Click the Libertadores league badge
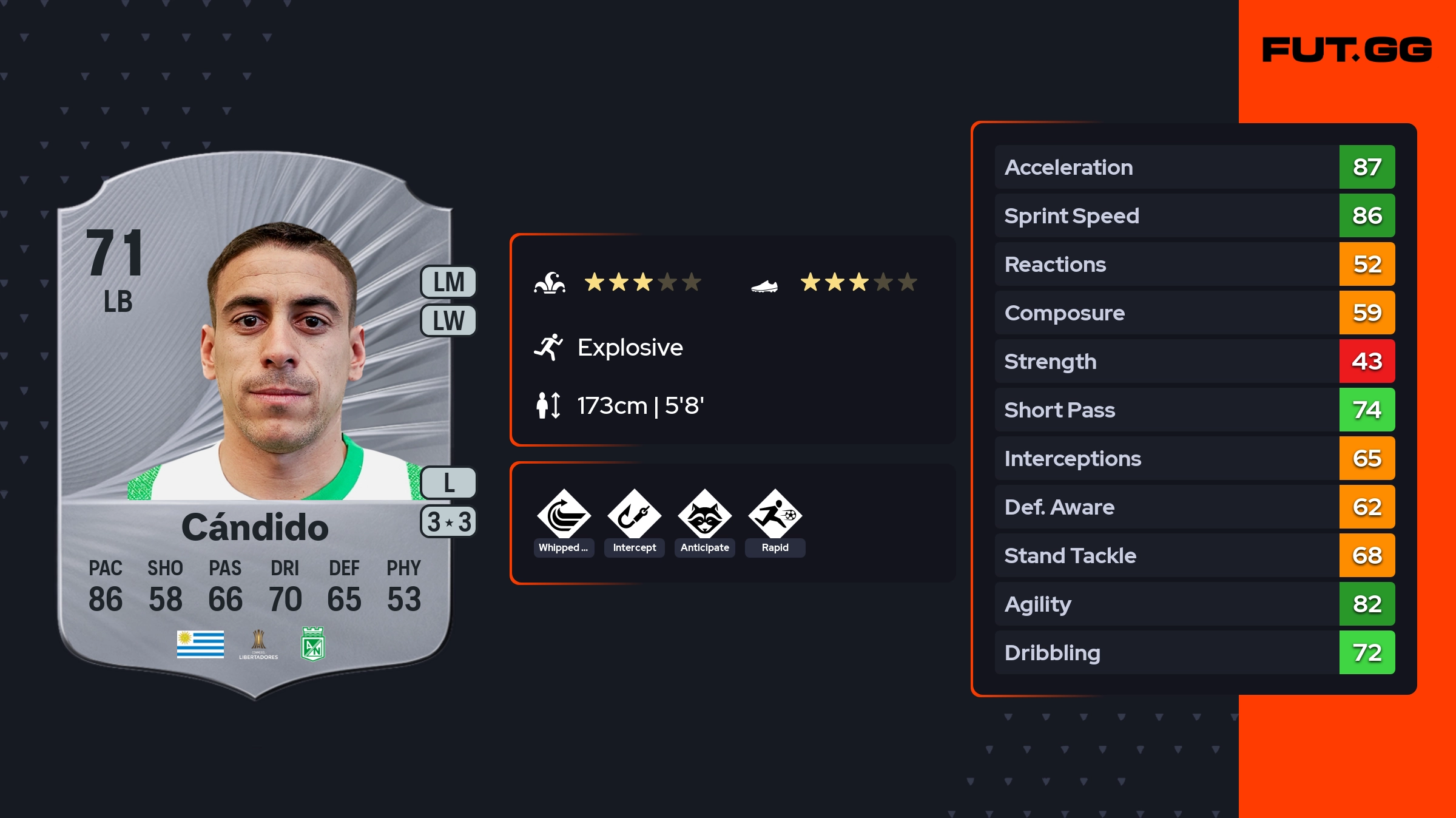 (258, 644)
